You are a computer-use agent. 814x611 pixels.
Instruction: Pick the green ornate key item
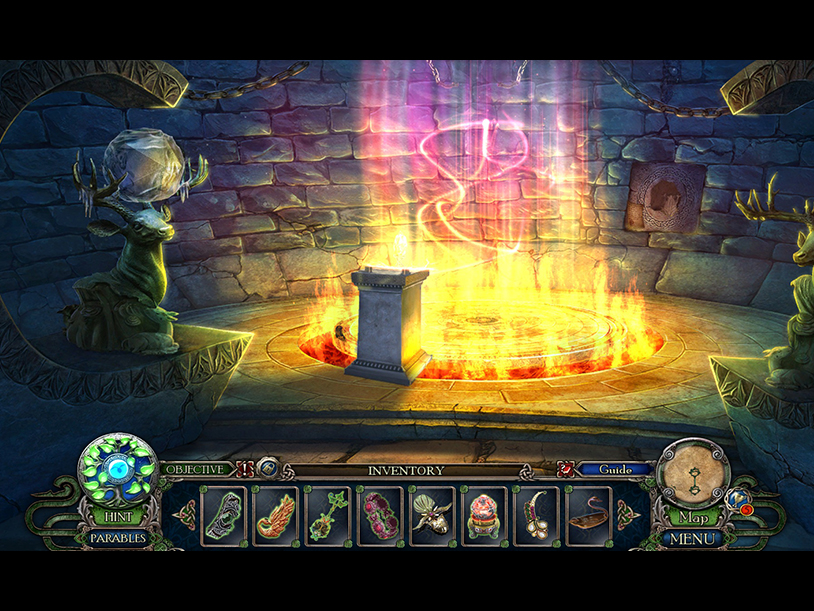[328, 515]
